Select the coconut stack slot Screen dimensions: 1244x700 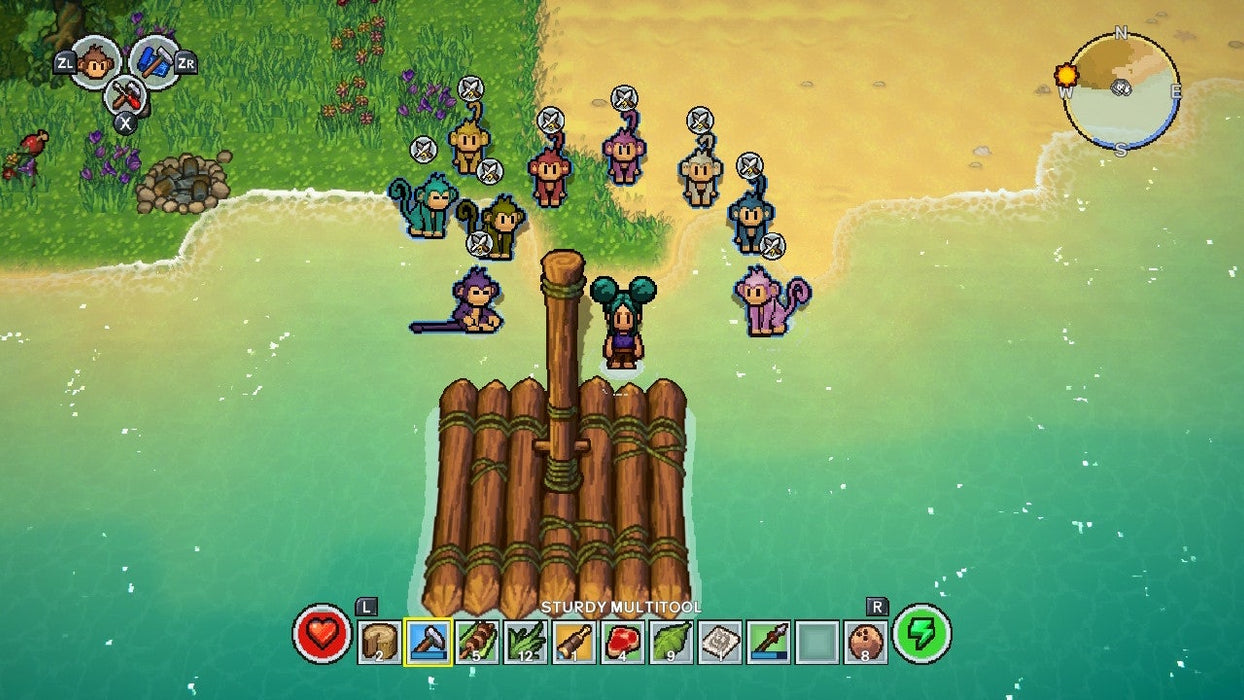click(865, 641)
